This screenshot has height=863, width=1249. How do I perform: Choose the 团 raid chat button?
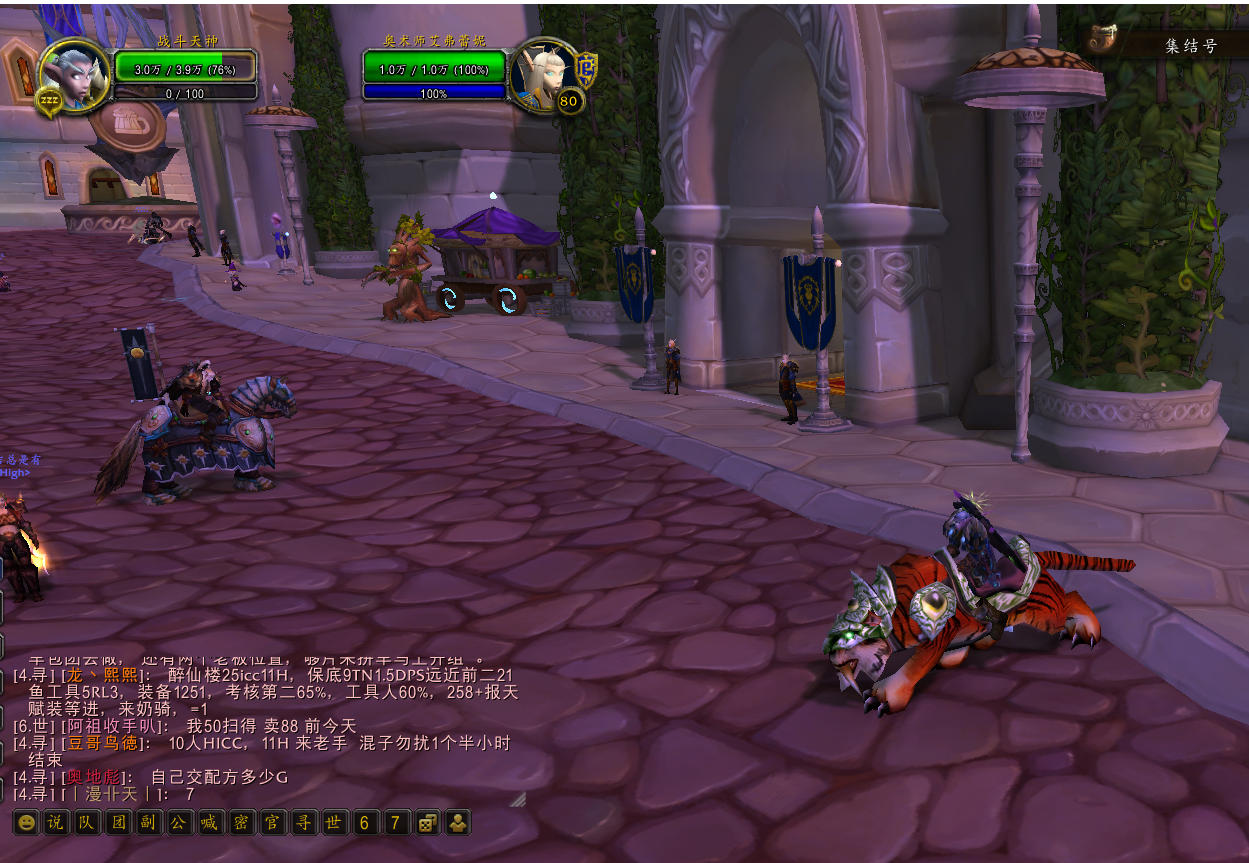point(118,823)
